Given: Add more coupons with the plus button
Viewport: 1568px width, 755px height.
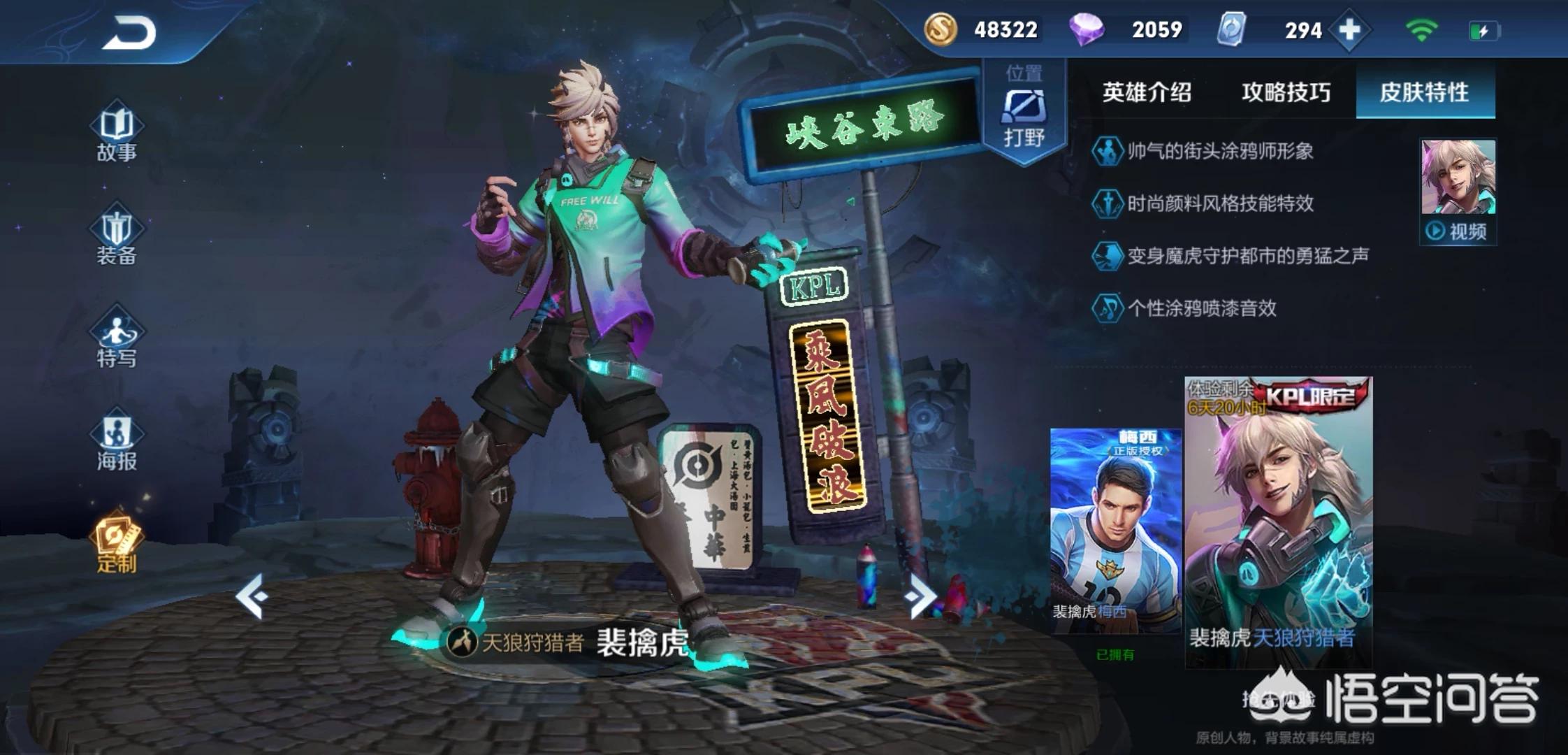Looking at the screenshot, I should 1349,30.
